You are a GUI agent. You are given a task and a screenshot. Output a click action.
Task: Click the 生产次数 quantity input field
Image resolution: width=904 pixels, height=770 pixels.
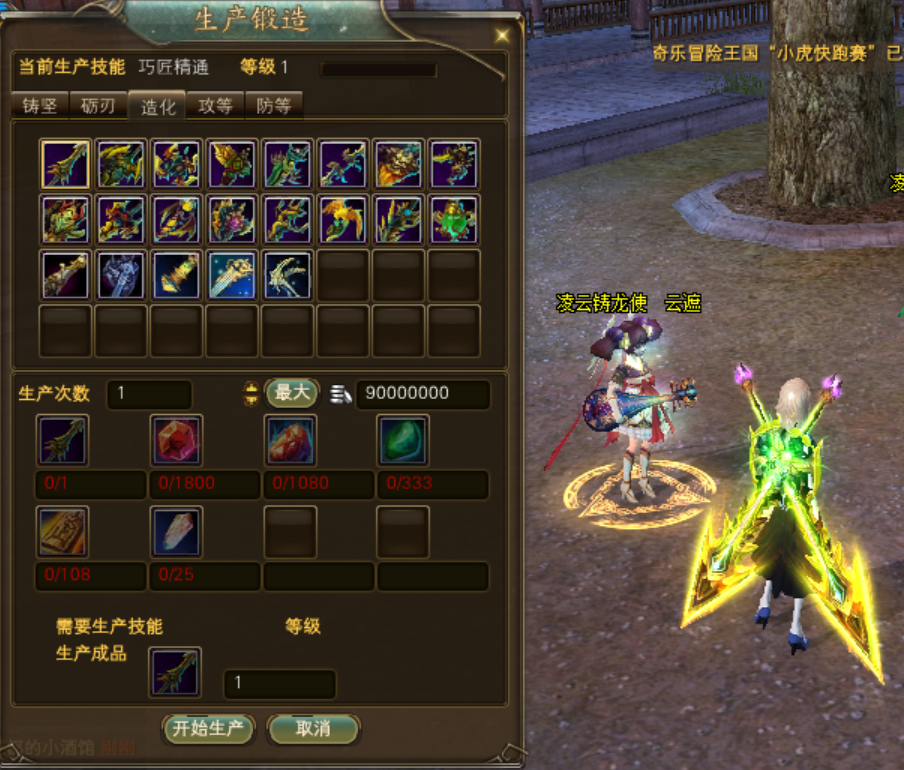pyautogui.click(x=149, y=394)
